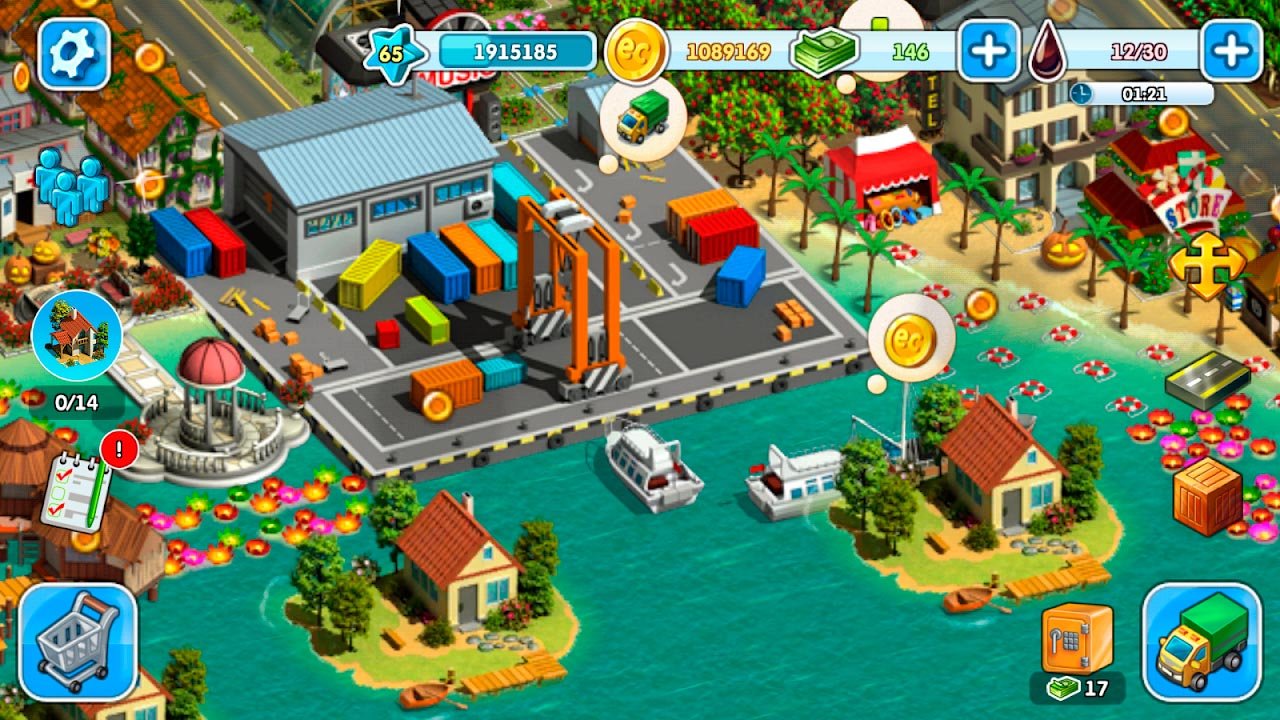Open the friends panel with the blue people icon

(71, 186)
